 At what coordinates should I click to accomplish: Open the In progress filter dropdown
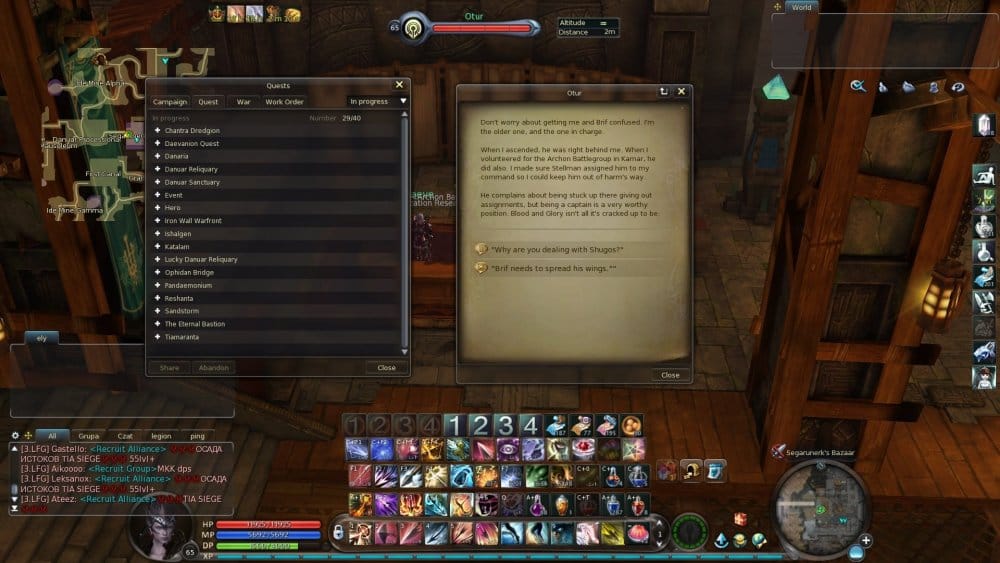(x=377, y=102)
